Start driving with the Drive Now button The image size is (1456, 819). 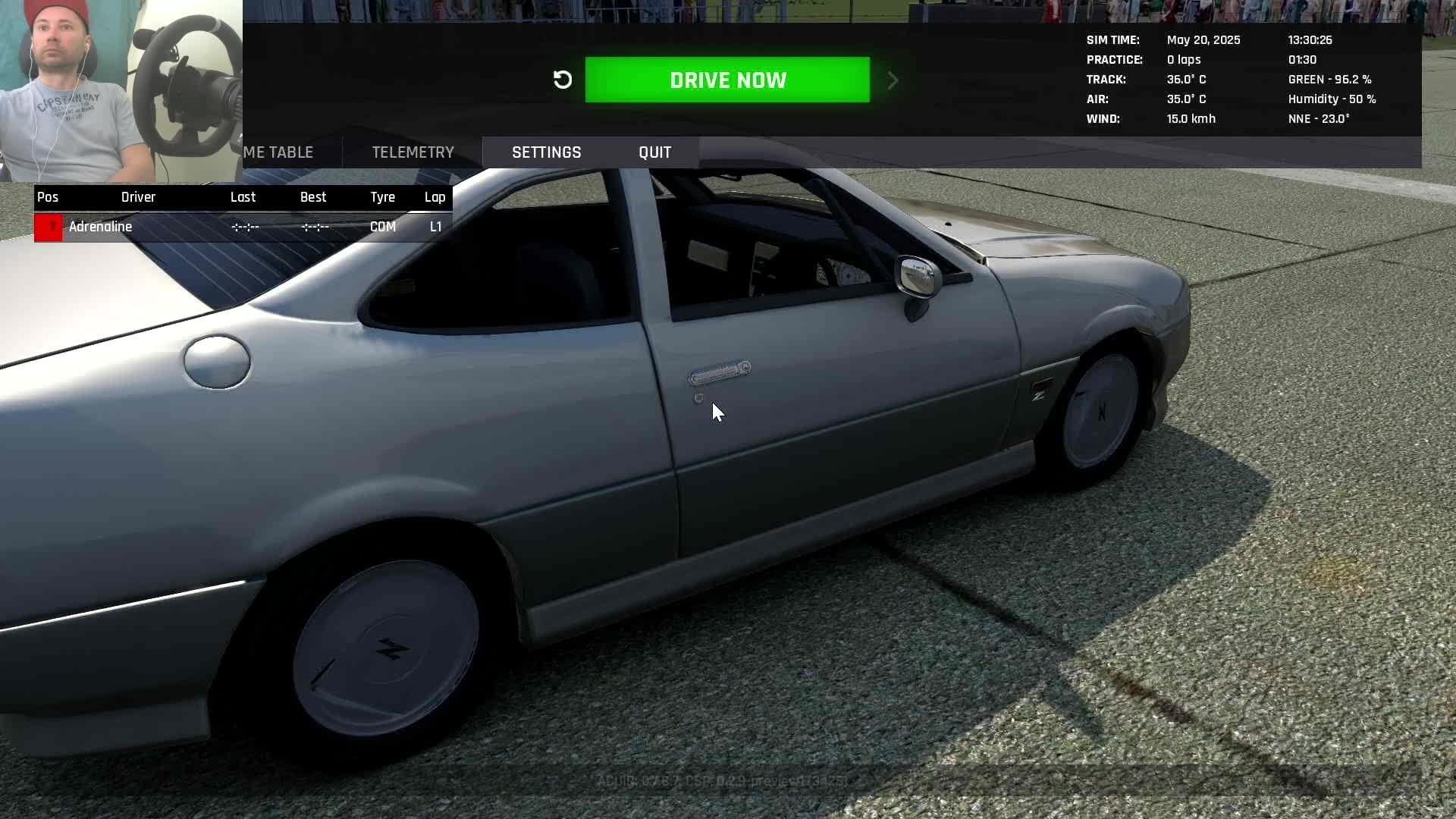tap(727, 80)
